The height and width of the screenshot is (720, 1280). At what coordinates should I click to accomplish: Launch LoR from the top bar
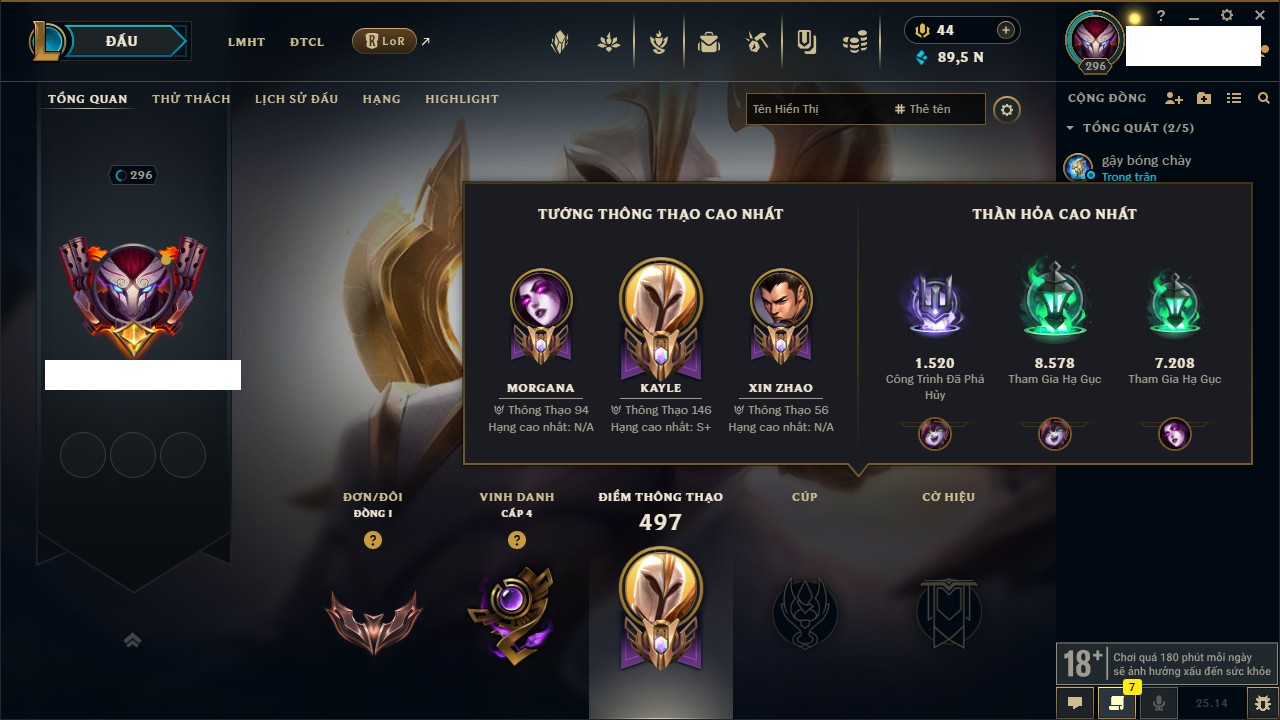384,42
